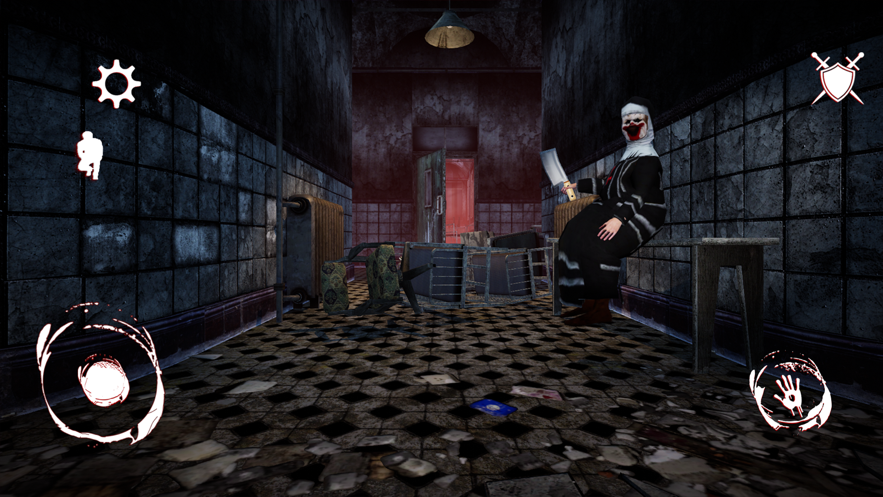The width and height of the screenshot is (883, 497).
Task: Toggle the crouch stance icon
Action: (x=91, y=156)
